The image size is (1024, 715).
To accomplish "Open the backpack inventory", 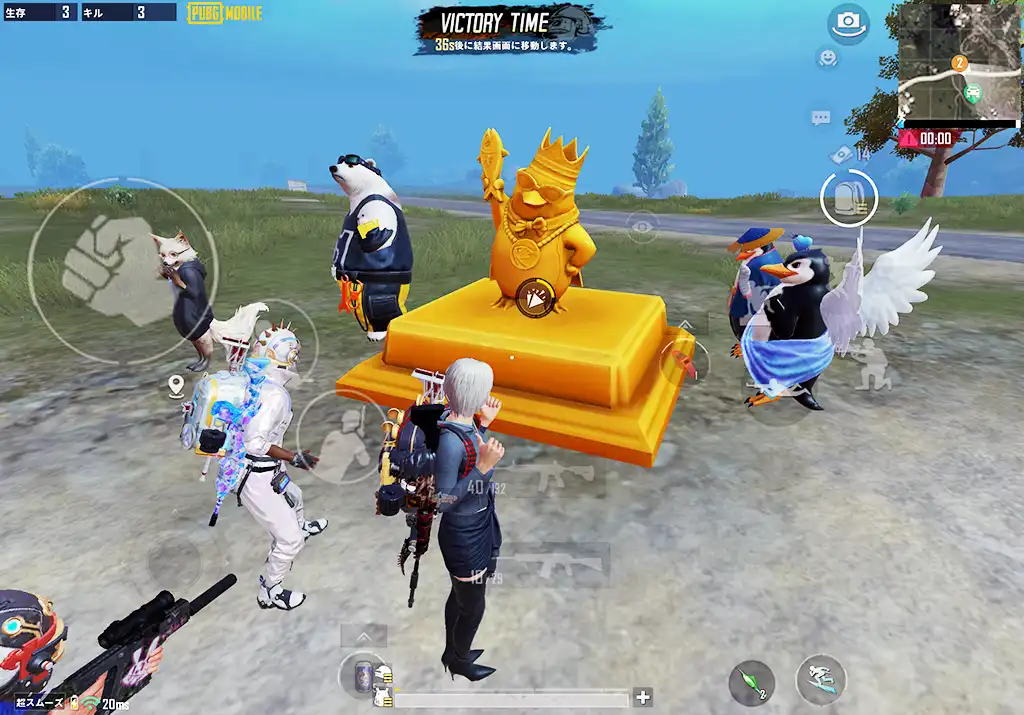I will click(x=849, y=198).
